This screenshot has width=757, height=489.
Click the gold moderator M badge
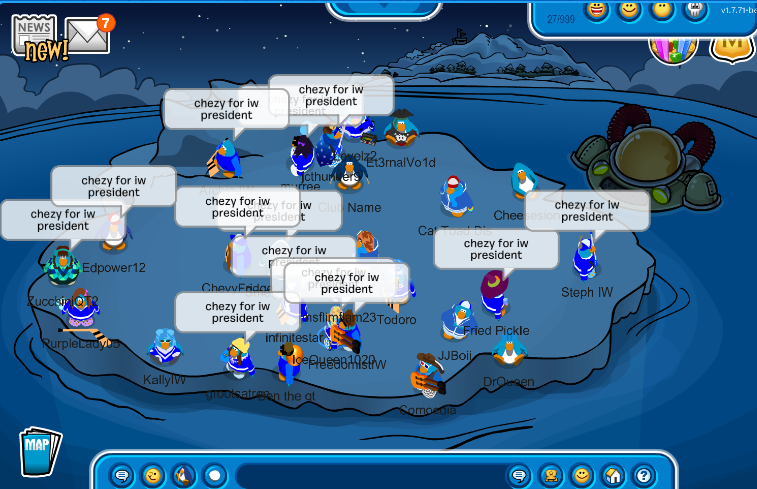point(733,45)
